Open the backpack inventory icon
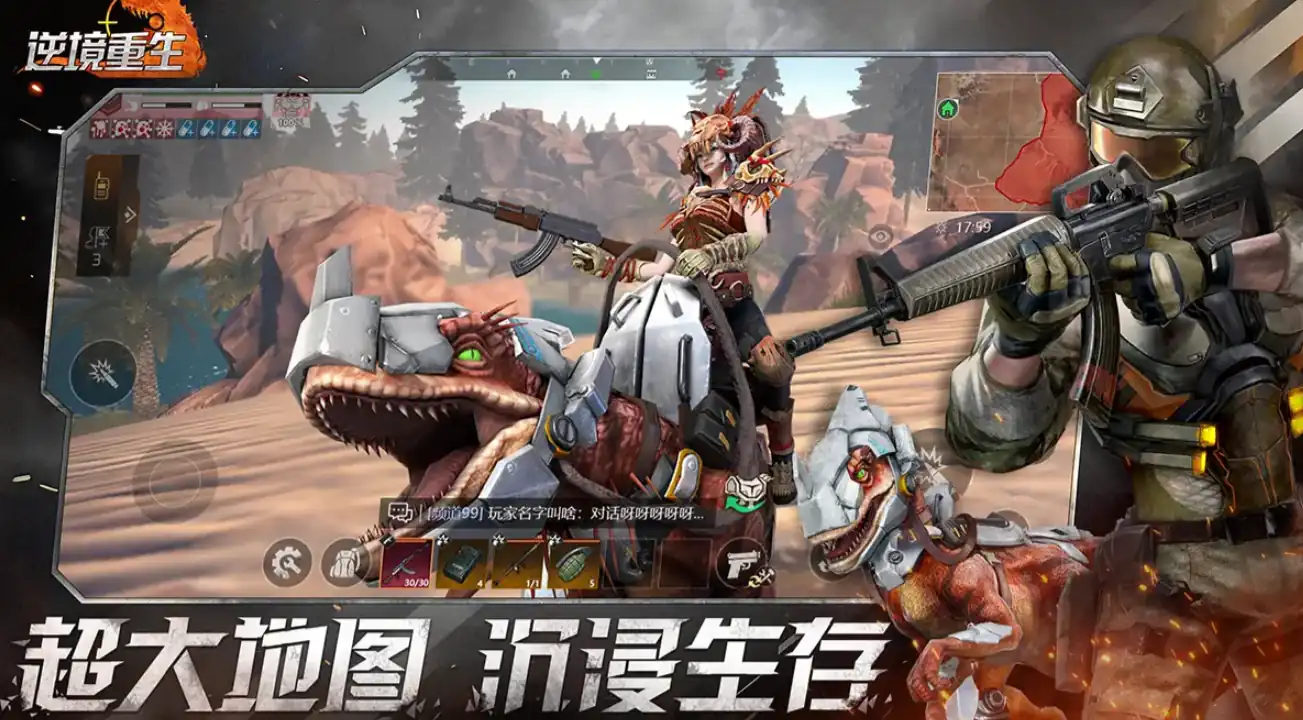This screenshot has width=1303, height=720. pos(345,564)
